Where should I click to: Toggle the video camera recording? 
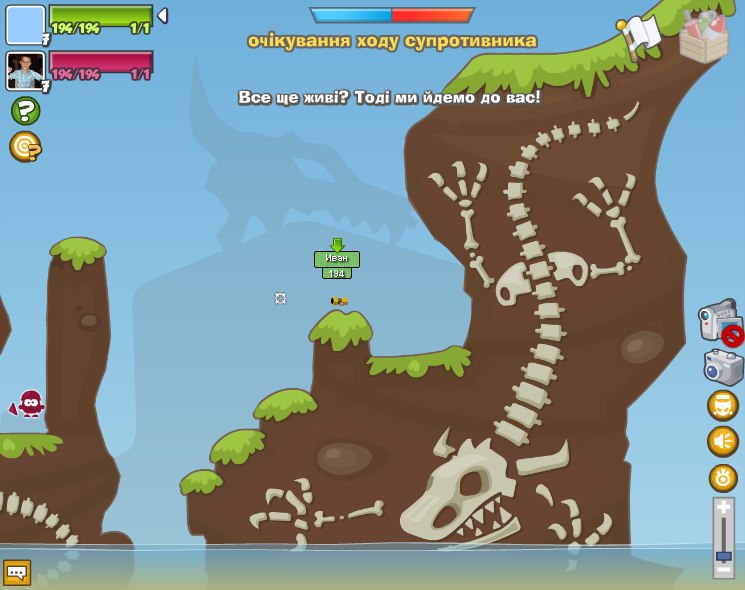pyautogui.click(x=720, y=322)
